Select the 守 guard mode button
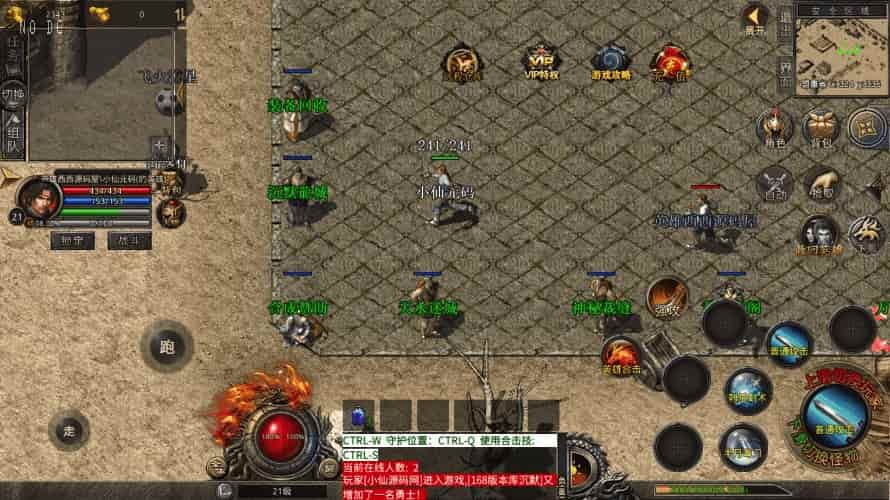The image size is (890, 500). [72, 240]
